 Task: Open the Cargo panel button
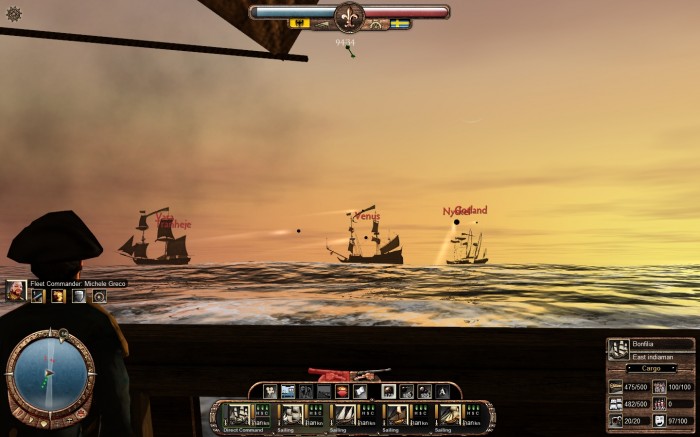pyautogui.click(x=650, y=368)
